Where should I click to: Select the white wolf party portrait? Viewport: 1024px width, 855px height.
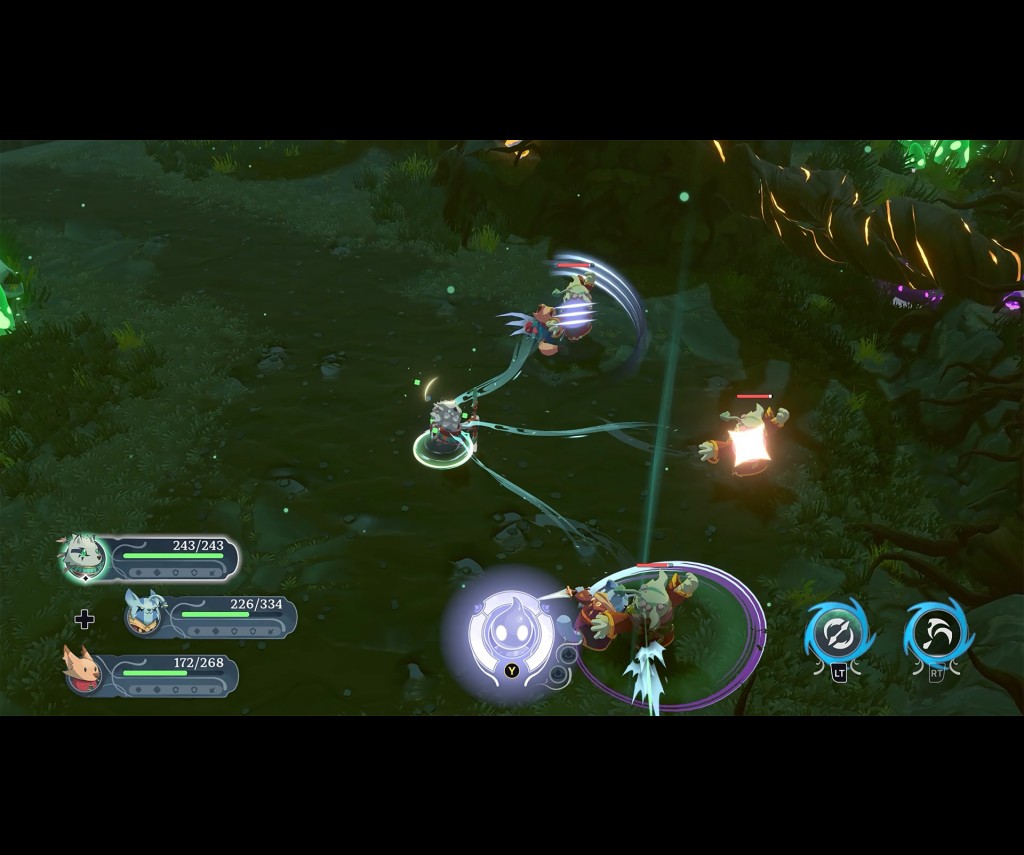pyautogui.click(x=82, y=557)
